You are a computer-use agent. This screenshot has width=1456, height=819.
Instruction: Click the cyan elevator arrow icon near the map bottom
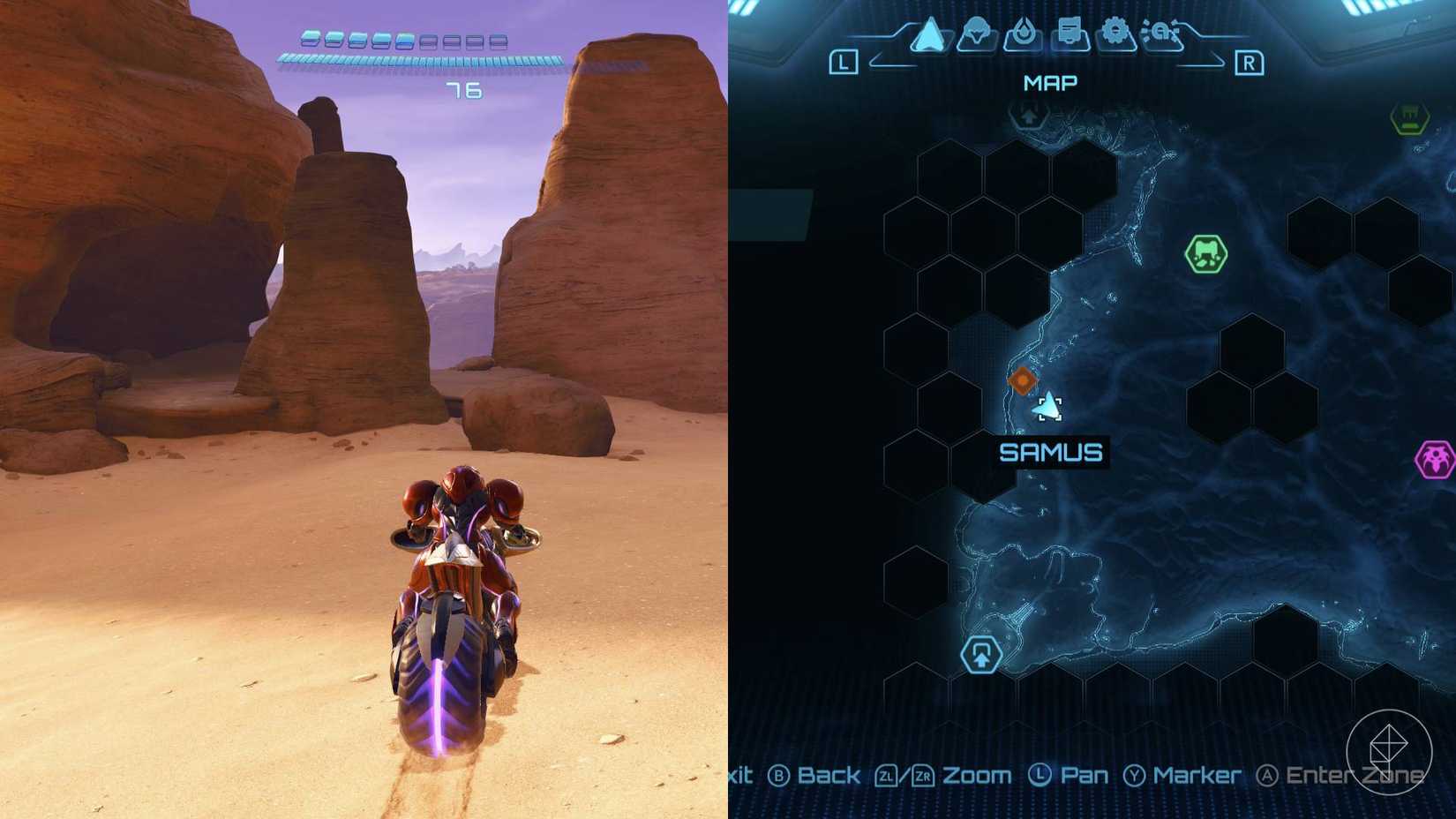(x=981, y=654)
